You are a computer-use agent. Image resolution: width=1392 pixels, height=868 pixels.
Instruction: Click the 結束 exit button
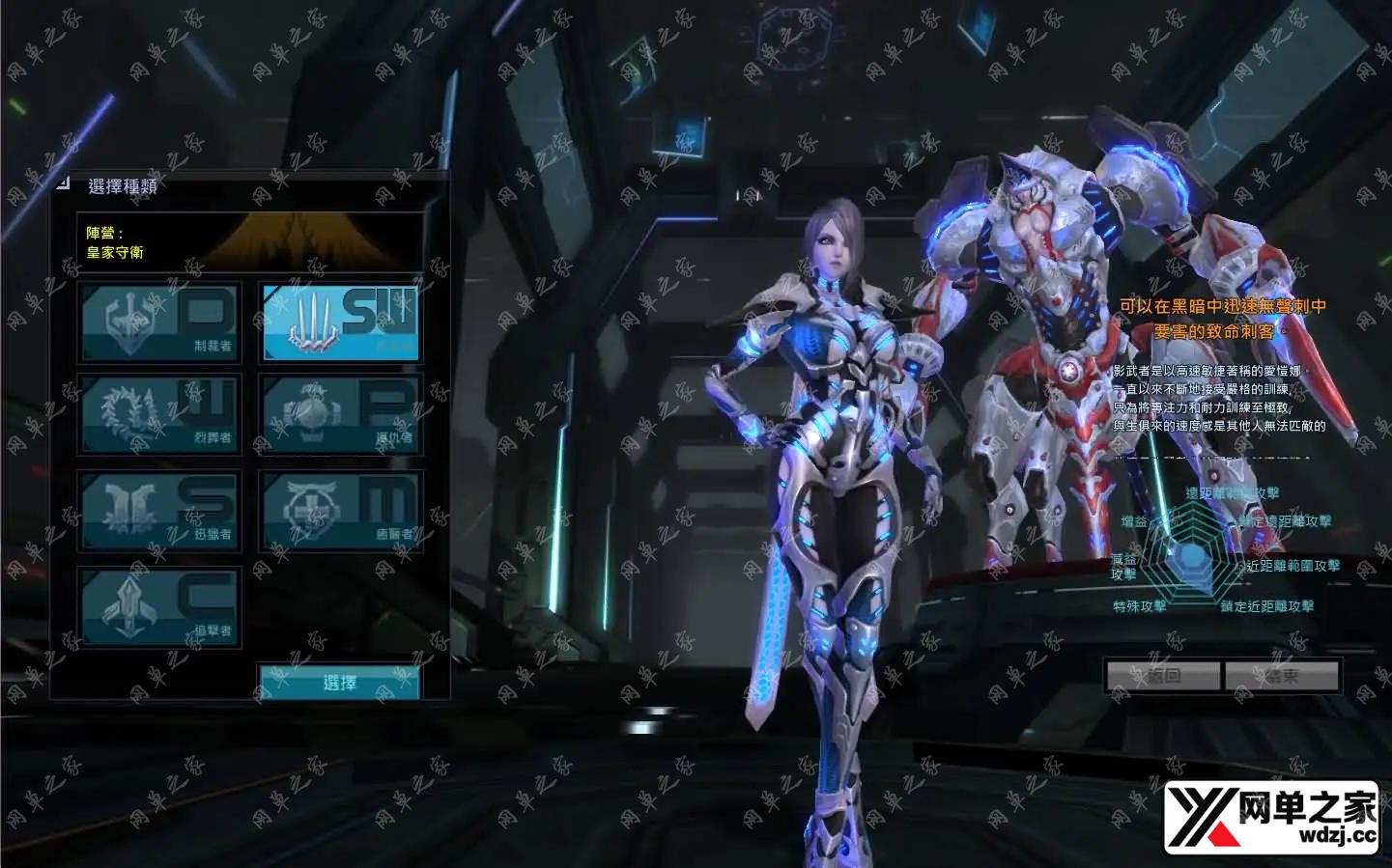point(1282,676)
